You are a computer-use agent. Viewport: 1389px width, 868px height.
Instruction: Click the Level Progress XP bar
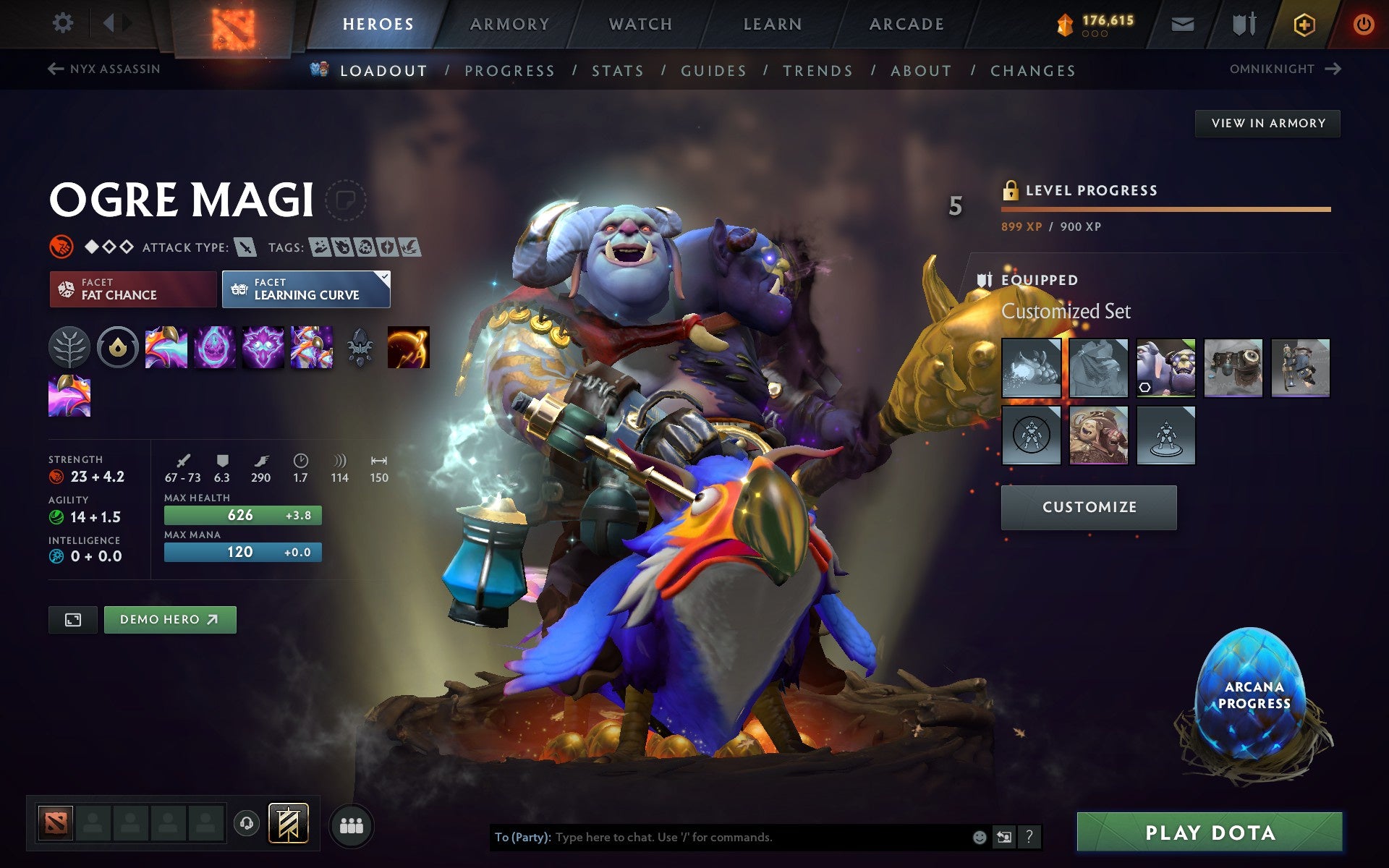coord(1166,210)
